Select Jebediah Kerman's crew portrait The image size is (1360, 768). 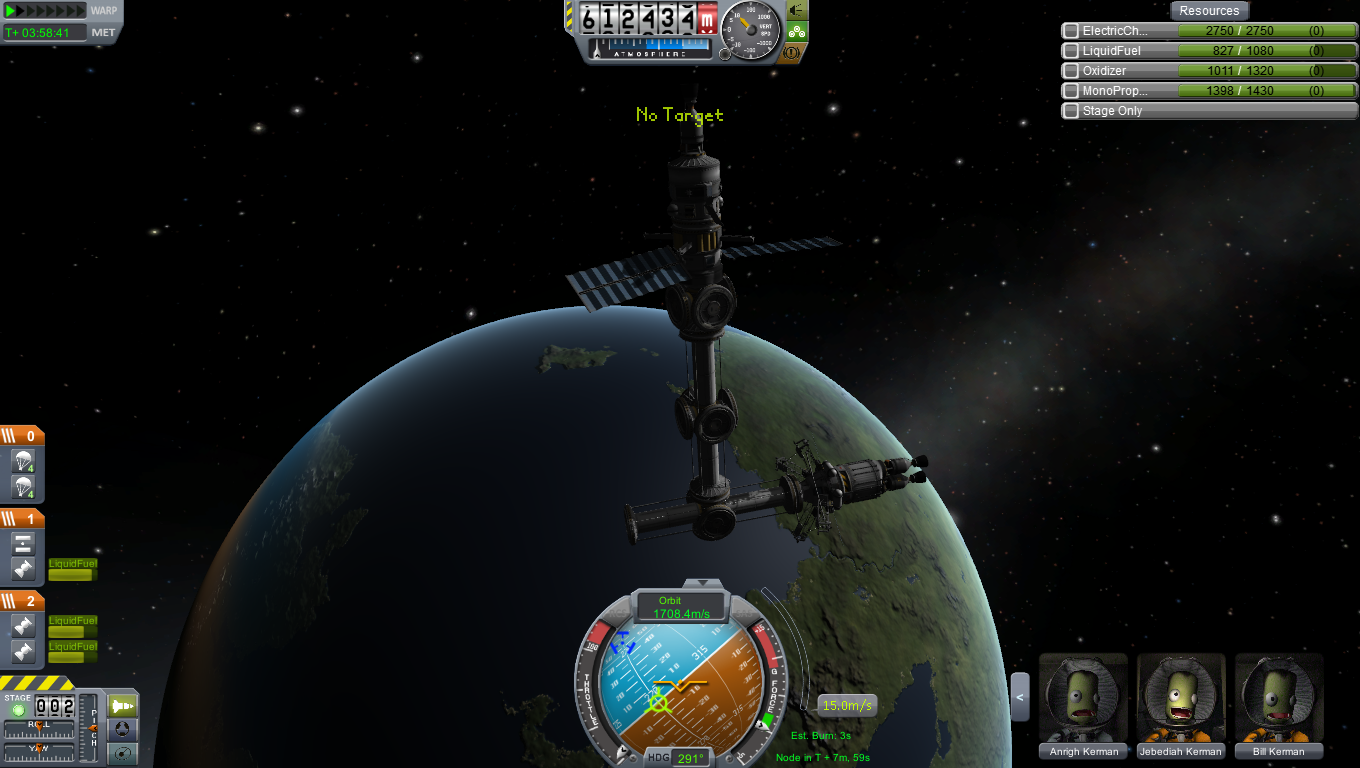(1181, 698)
